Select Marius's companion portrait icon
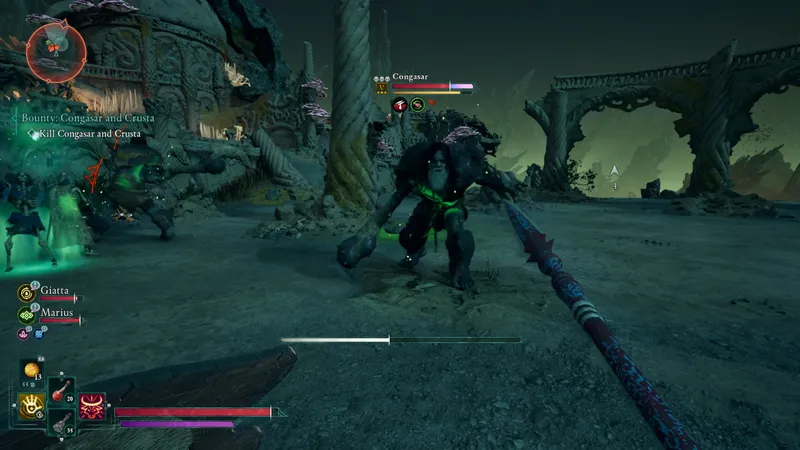The width and height of the screenshot is (800, 450). click(x=27, y=314)
